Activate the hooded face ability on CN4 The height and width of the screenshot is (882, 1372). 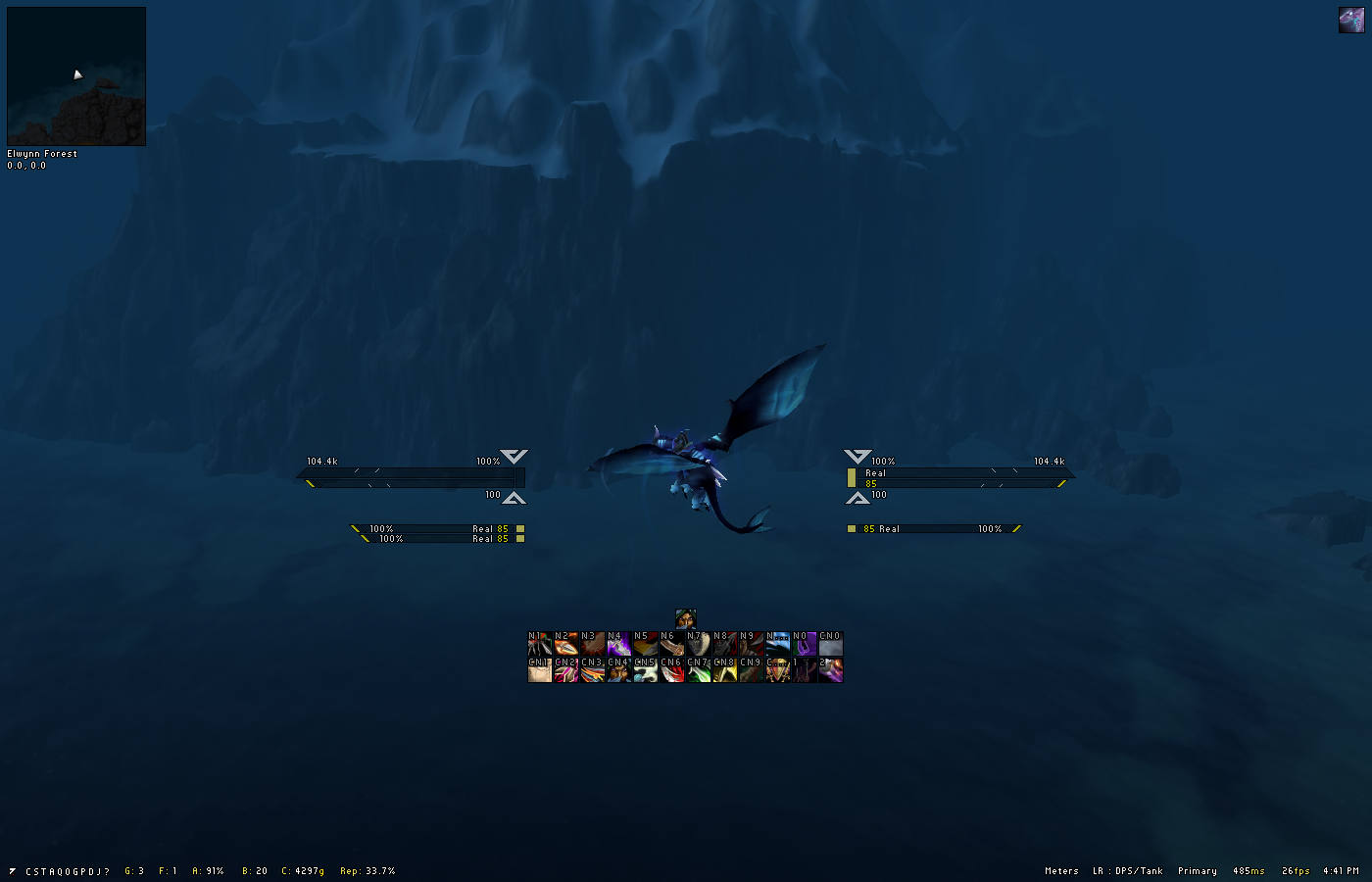(x=619, y=670)
